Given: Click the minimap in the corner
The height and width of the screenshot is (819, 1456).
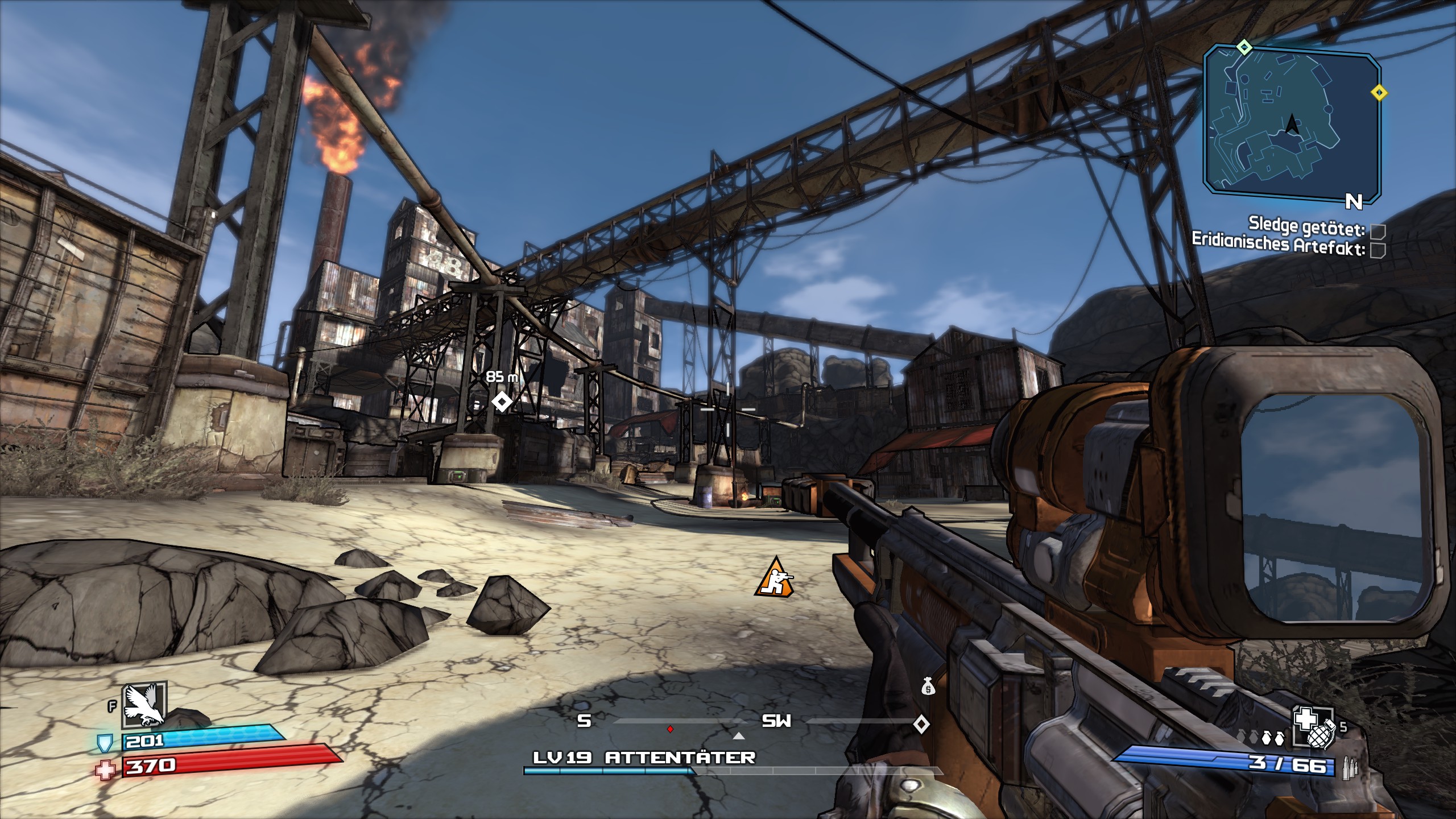Looking at the screenshot, I should tap(1291, 122).
